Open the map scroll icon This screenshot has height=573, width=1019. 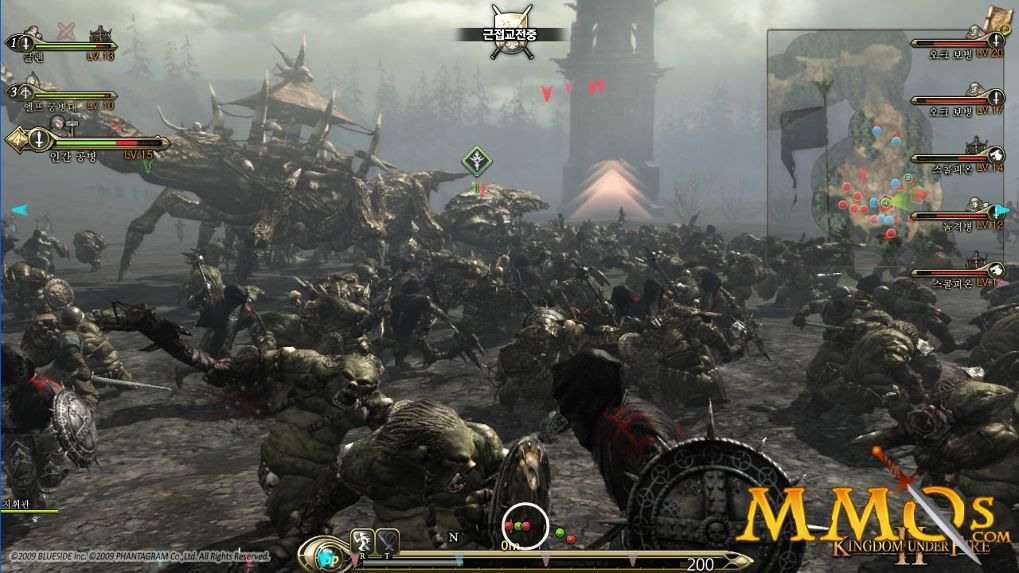997,17
